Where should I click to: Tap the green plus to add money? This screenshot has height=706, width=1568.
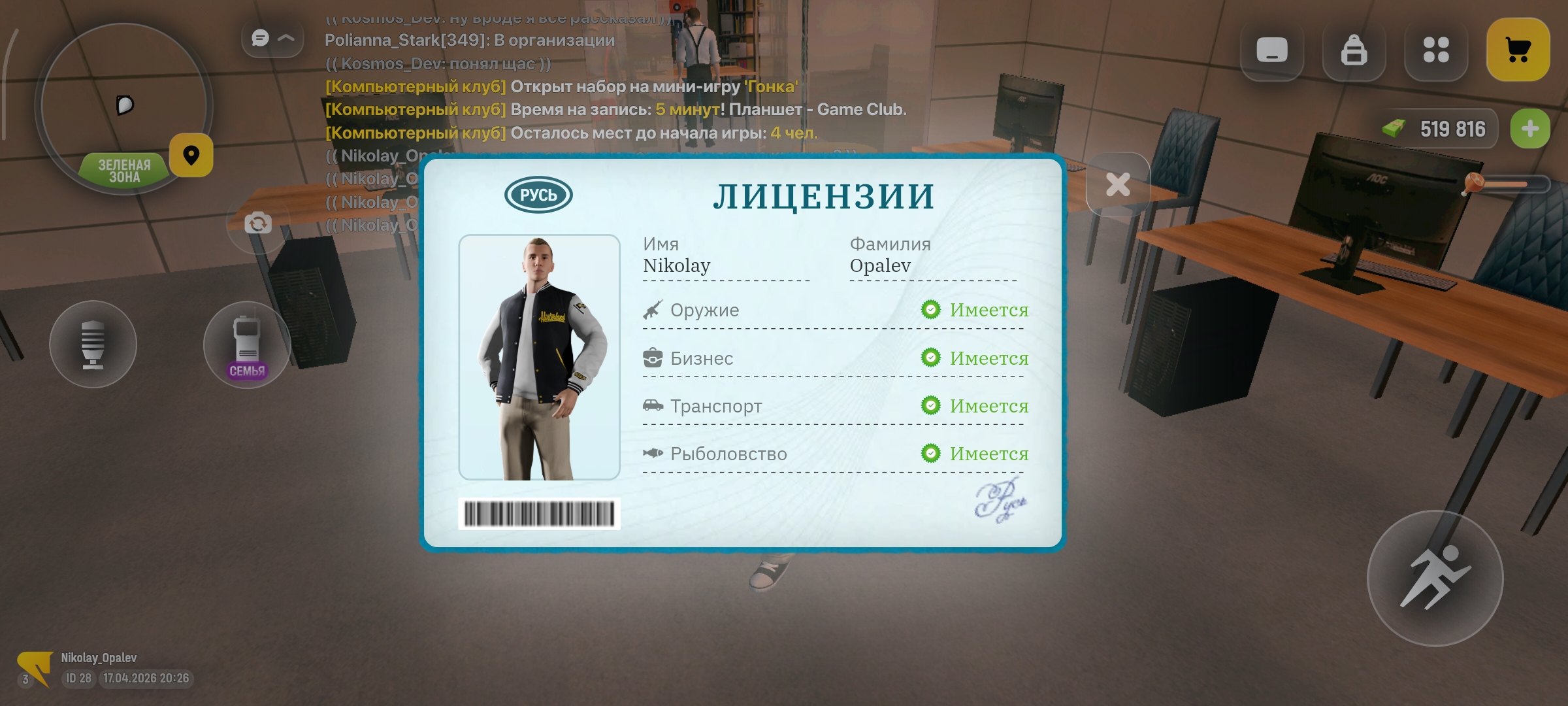coord(1530,128)
